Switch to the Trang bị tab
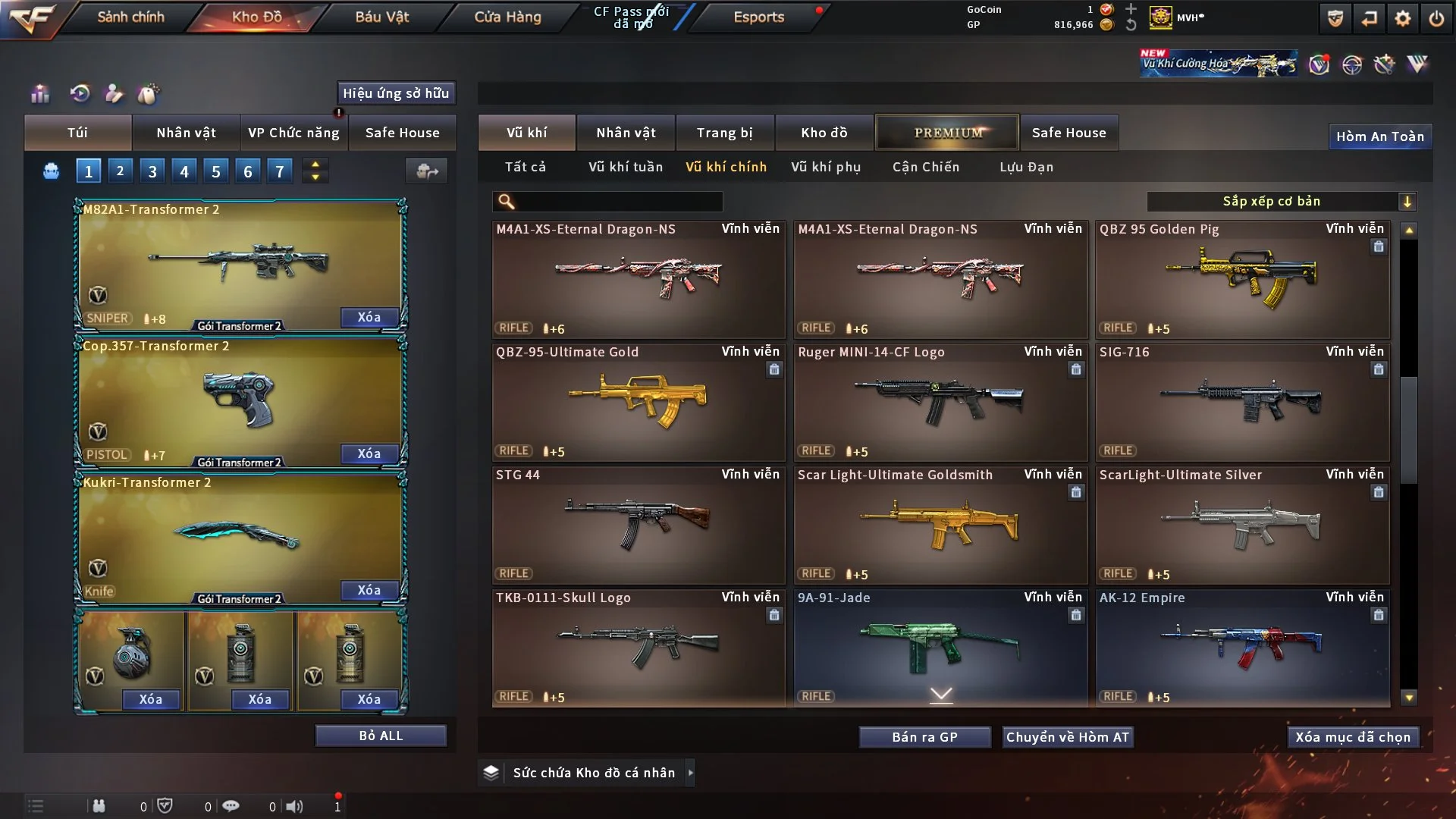The image size is (1456, 819). 724,133
